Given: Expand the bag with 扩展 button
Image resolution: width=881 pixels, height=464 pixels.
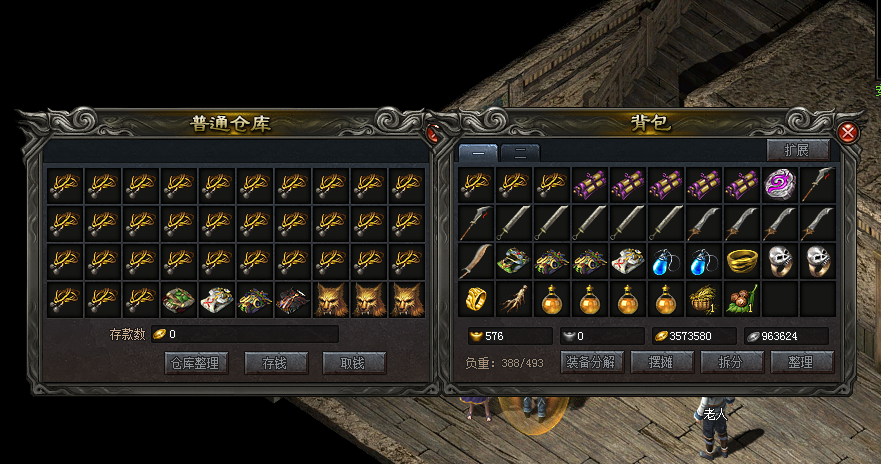Looking at the screenshot, I should [798, 150].
